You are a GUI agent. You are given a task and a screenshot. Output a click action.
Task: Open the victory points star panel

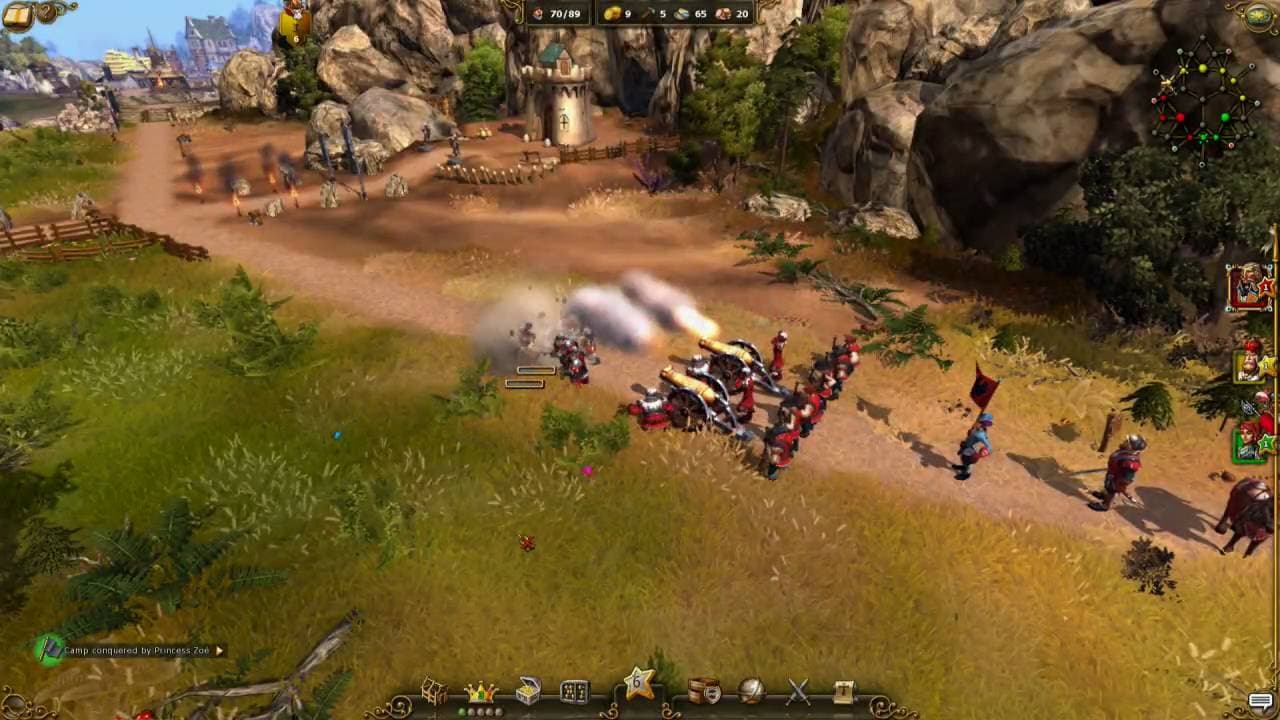tap(640, 686)
